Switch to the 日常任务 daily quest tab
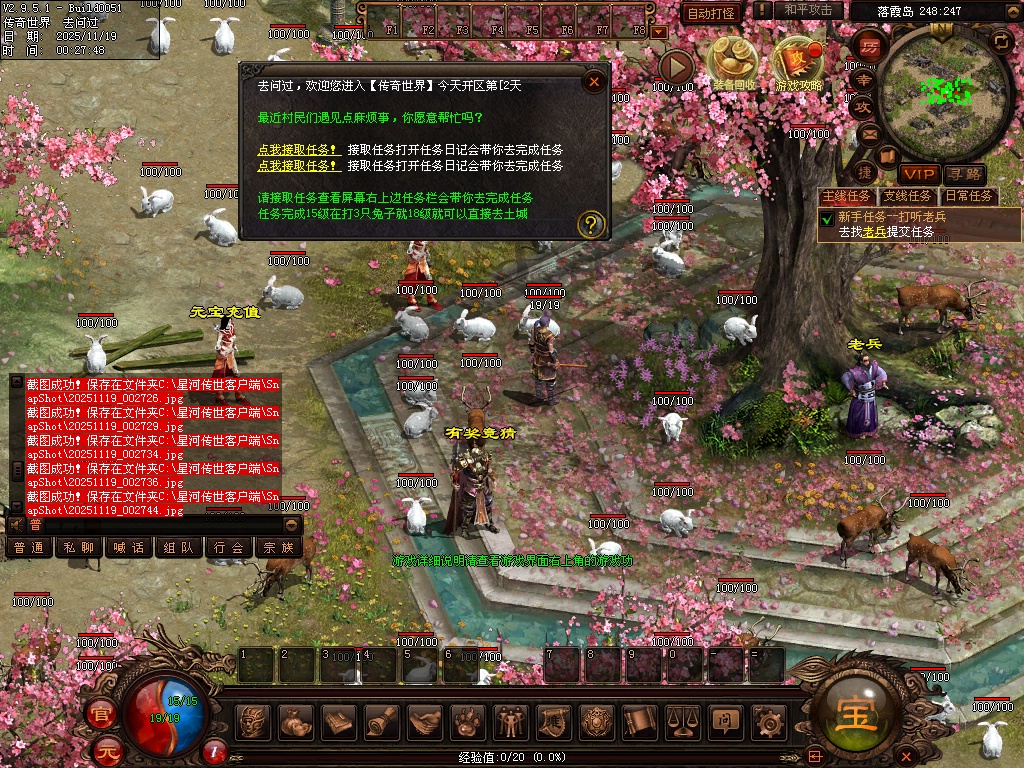The height and width of the screenshot is (768, 1024). 968,196
